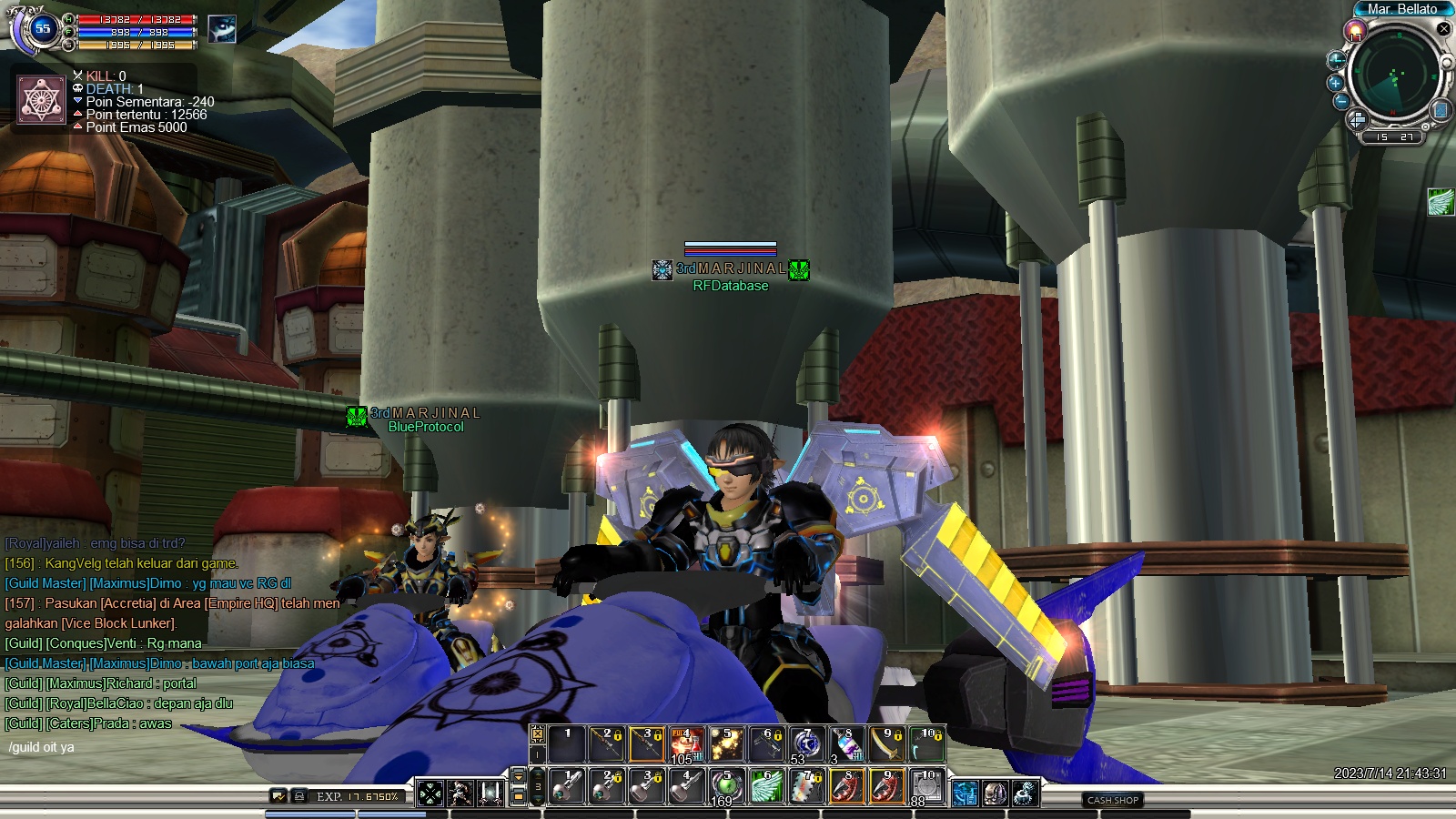The height and width of the screenshot is (819, 1456).
Task: Open the blue map icon beside the radar
Action: pos(1441,110)
